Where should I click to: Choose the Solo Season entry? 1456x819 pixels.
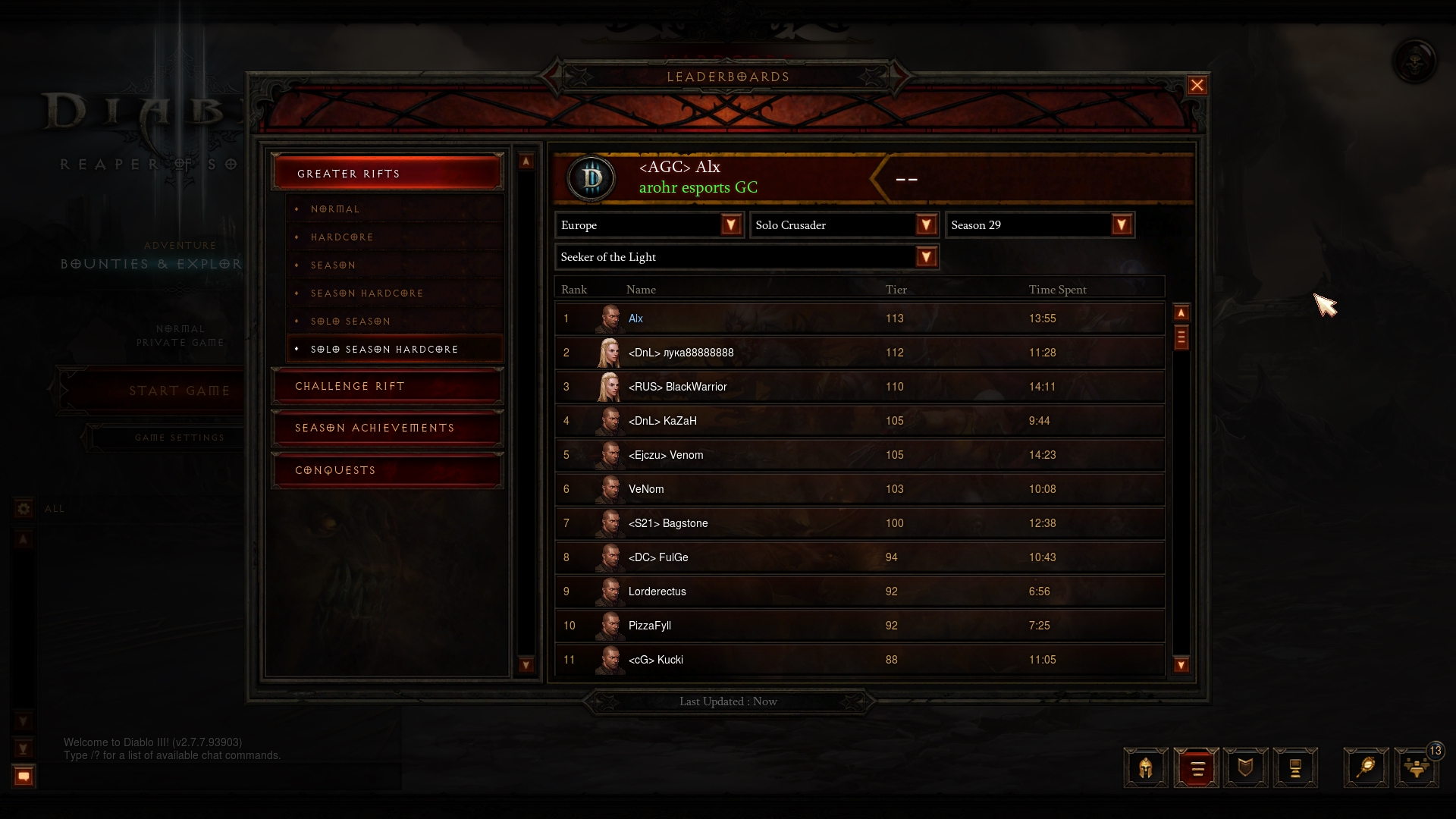point(350,322)
